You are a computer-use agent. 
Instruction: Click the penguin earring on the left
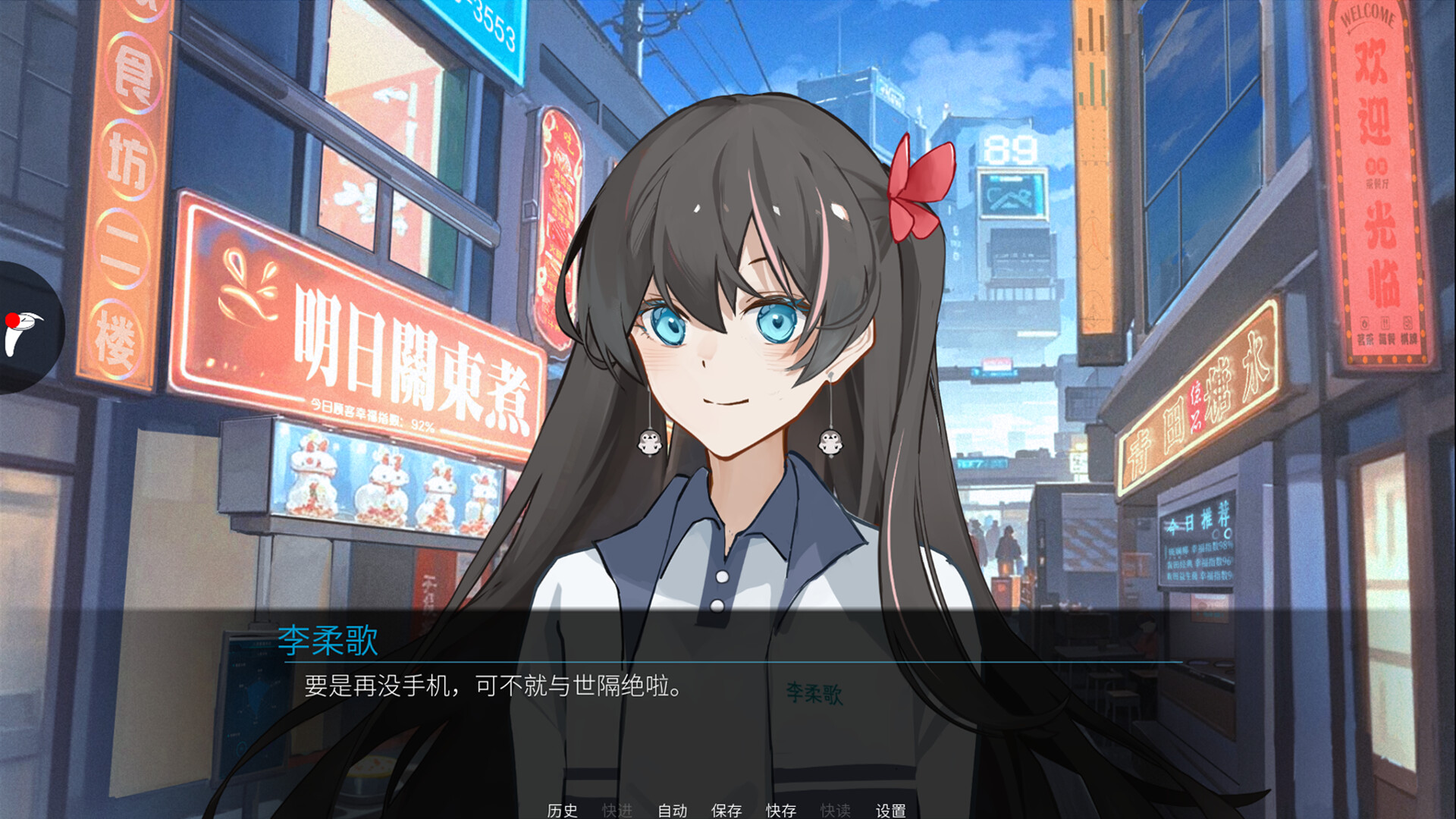pos(648,444)
